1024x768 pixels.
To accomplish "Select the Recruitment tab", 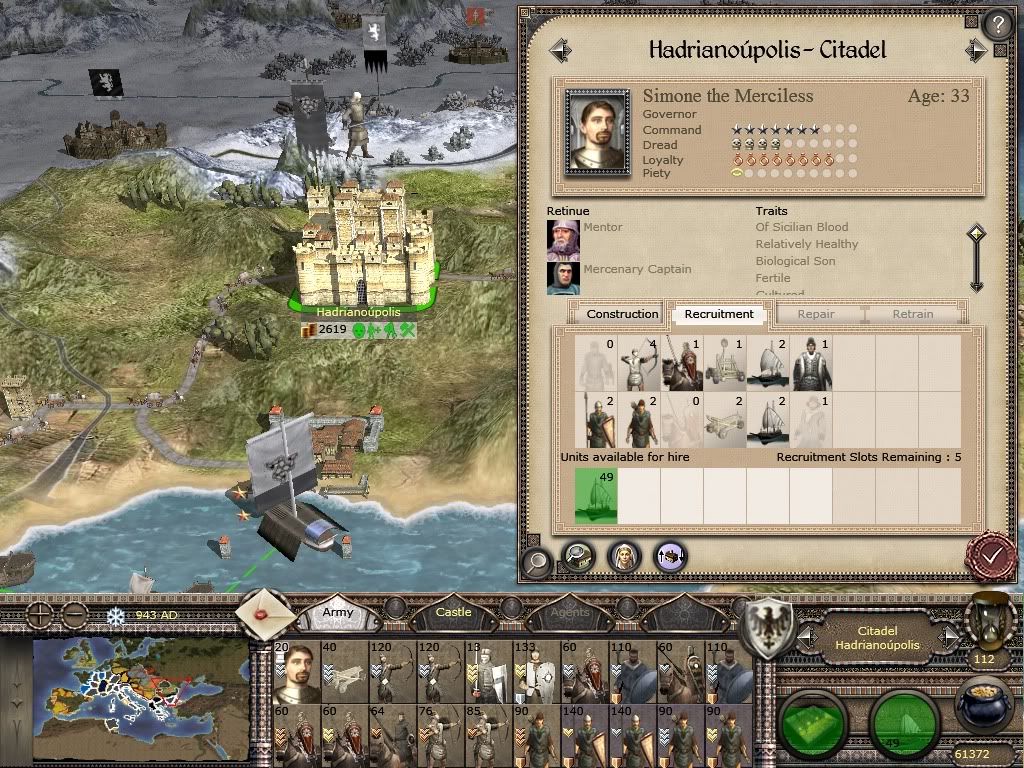I will (719, 314).
